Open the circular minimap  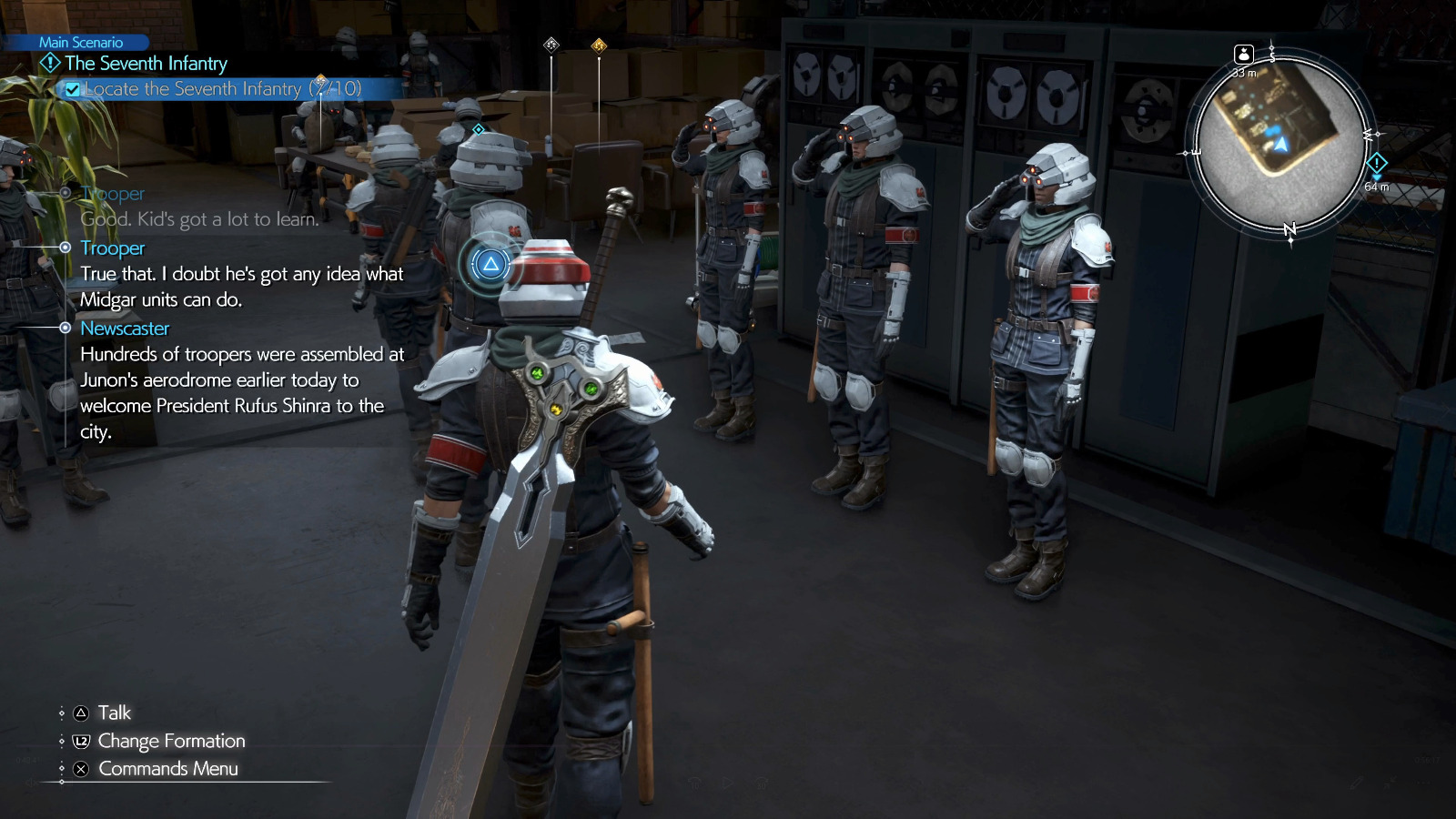(1280, 146)
